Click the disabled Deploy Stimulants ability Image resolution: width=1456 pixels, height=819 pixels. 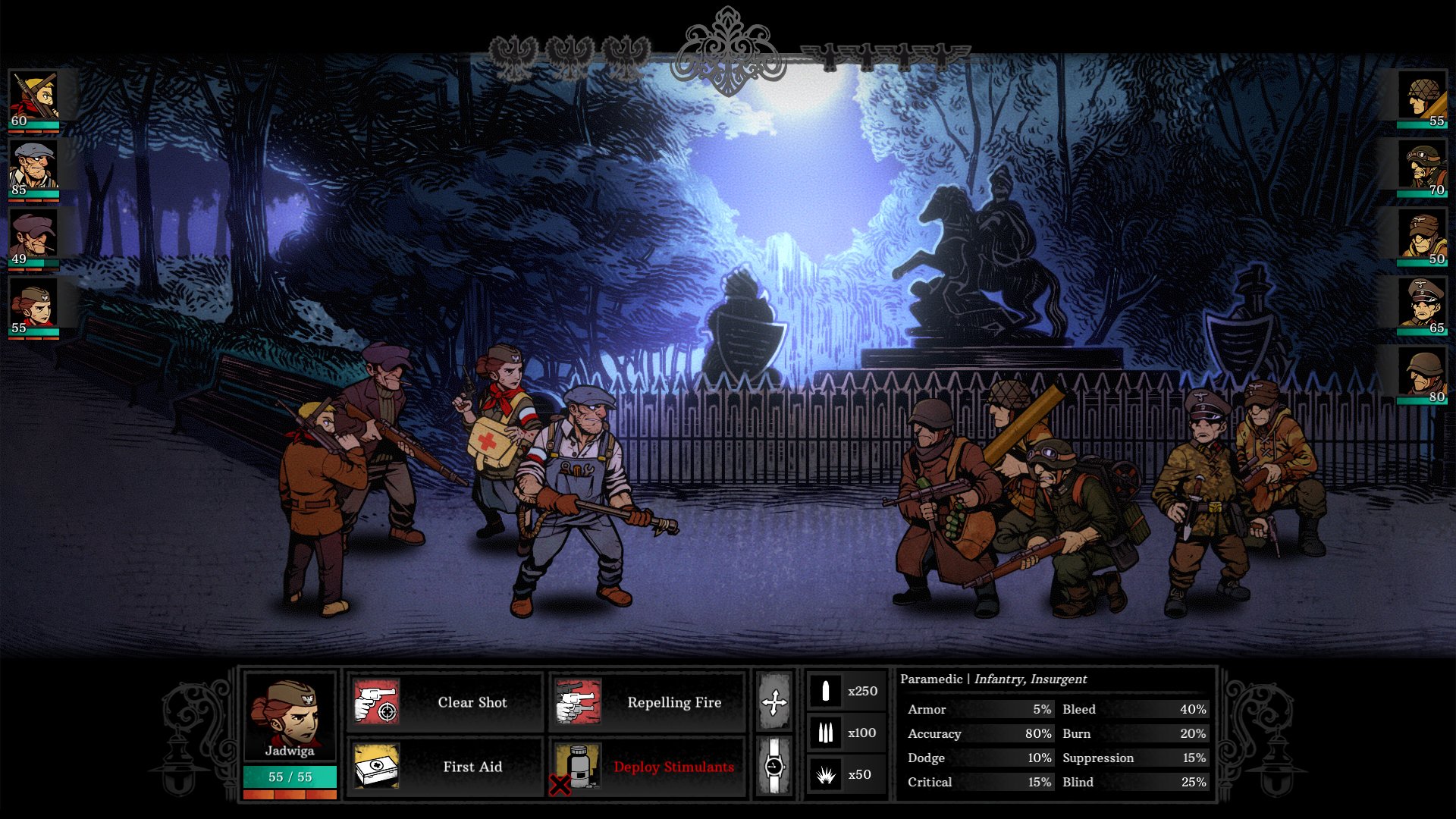point(647,767)
